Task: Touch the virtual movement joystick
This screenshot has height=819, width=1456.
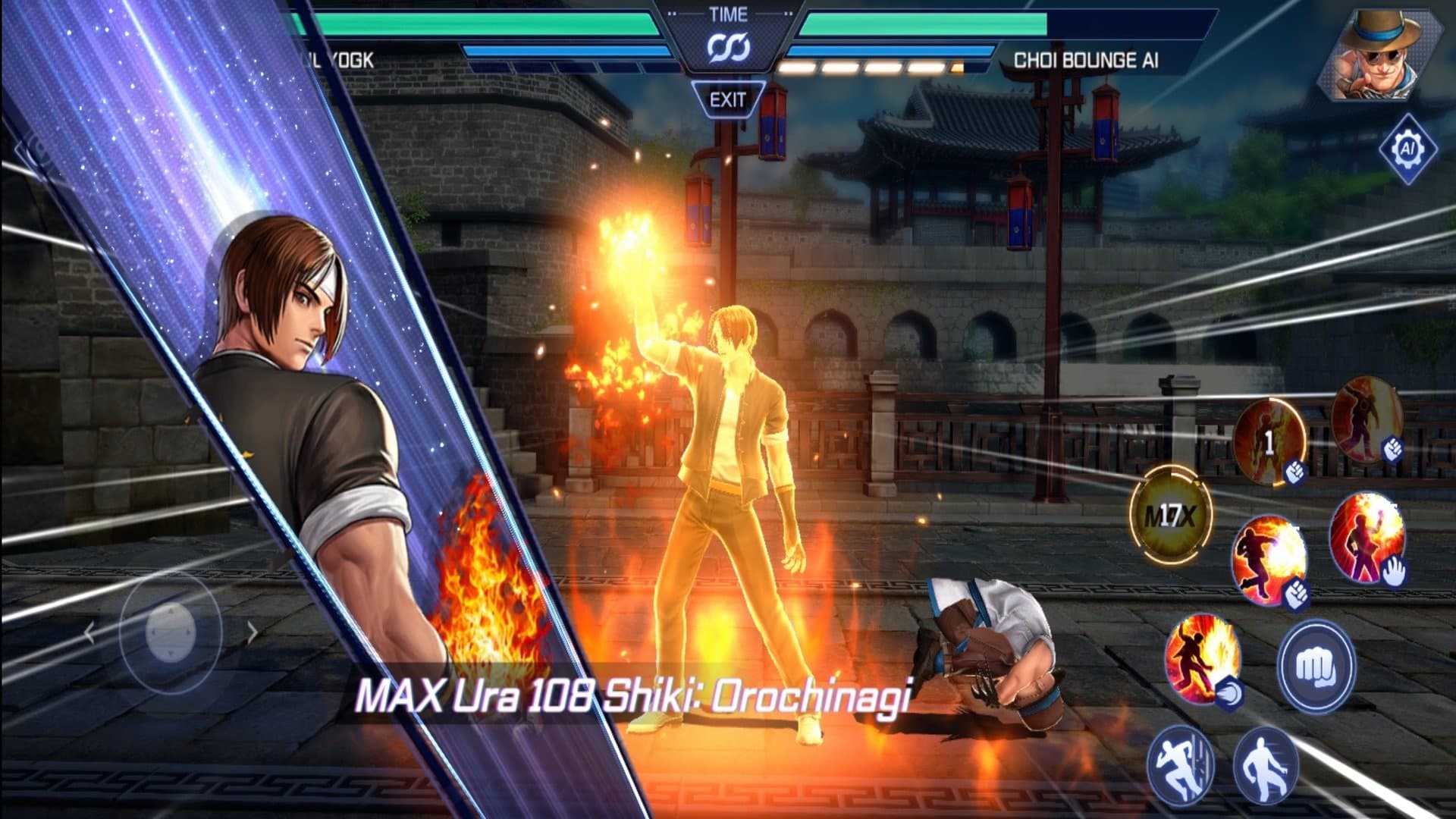Action: pyautogui.click(x=171, y=631)
